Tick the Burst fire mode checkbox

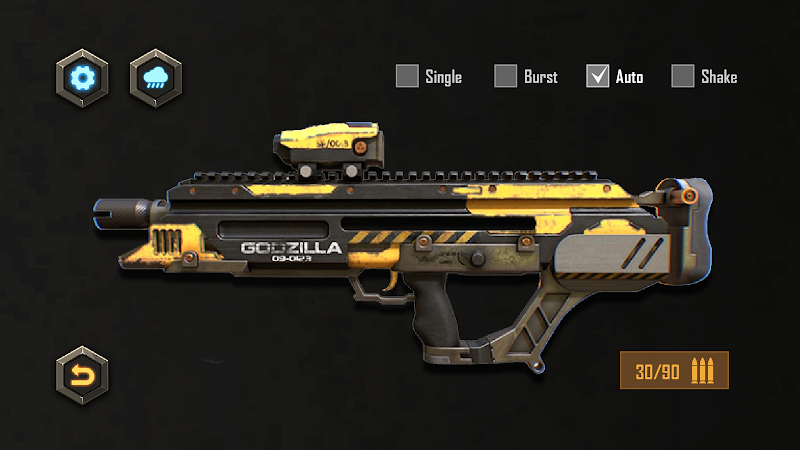[506, 76]
